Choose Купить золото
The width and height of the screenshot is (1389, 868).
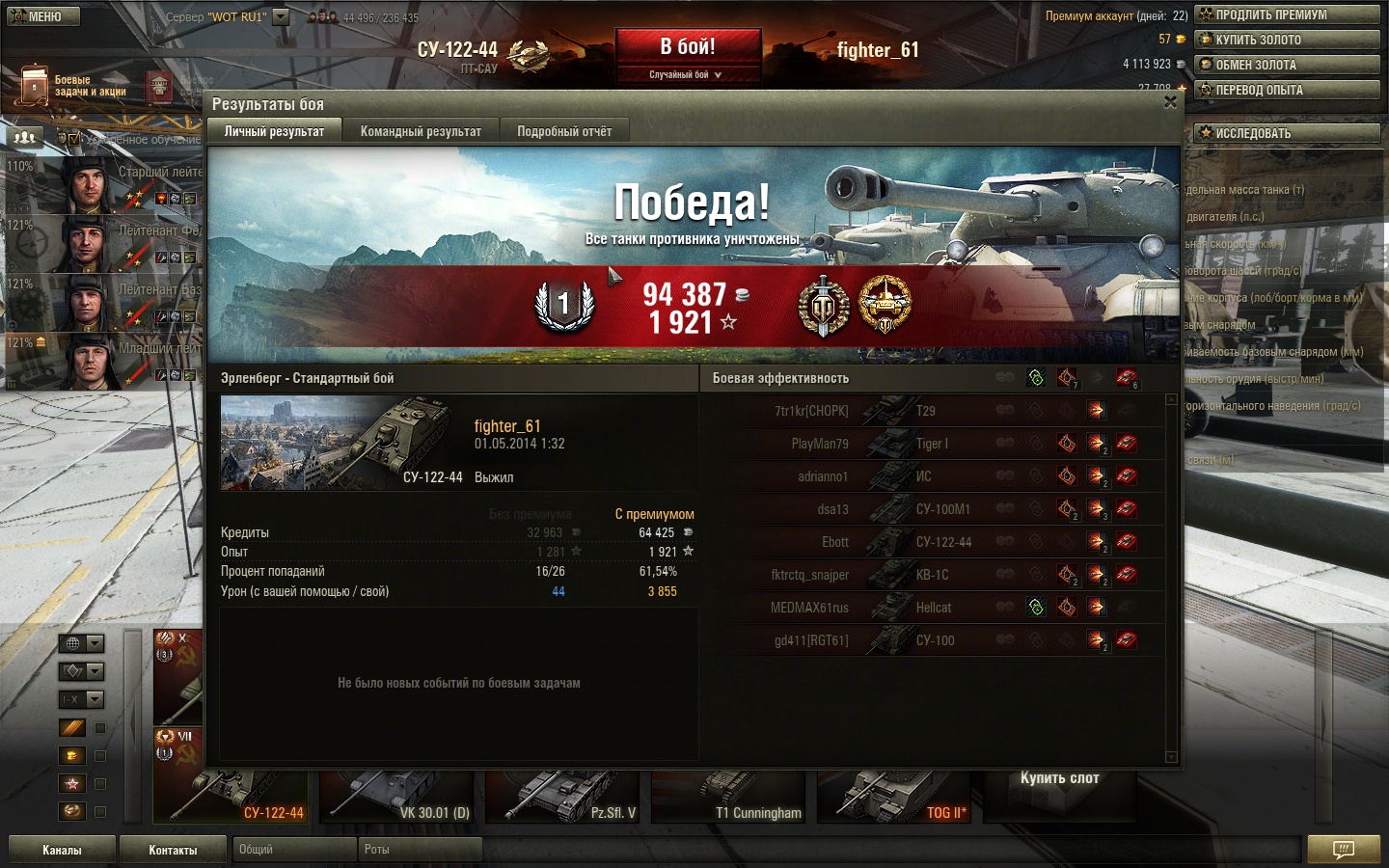tap(1287, 40)
